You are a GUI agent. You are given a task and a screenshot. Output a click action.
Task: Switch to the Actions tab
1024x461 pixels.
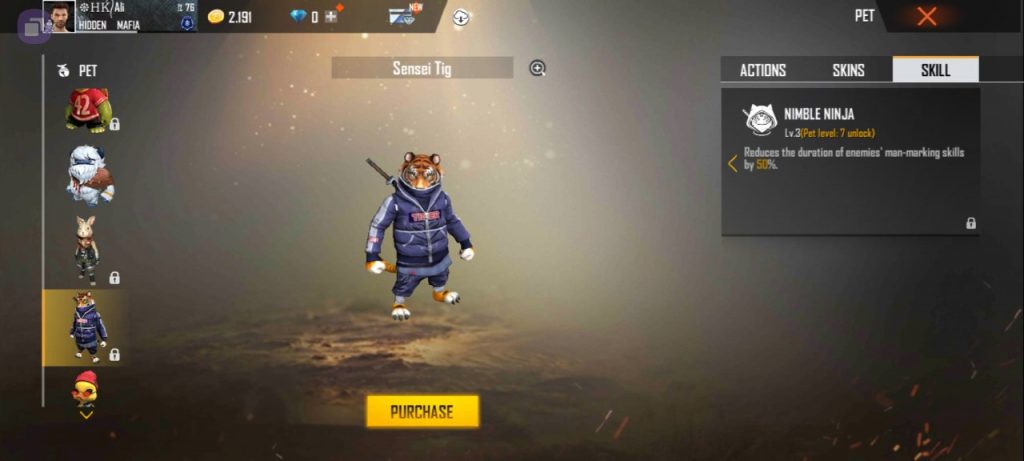[x=762, y=70]
